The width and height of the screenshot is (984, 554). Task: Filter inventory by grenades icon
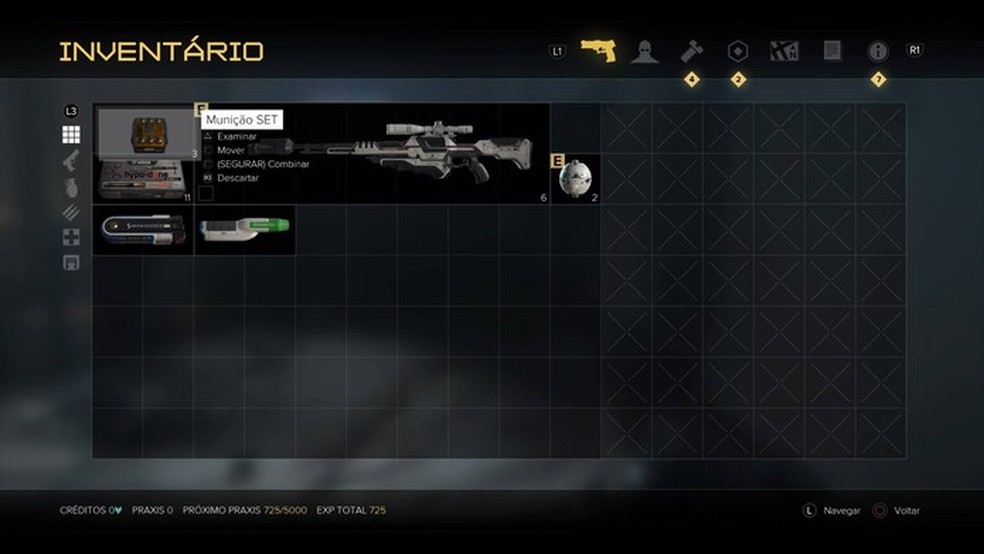coord(71,186)
